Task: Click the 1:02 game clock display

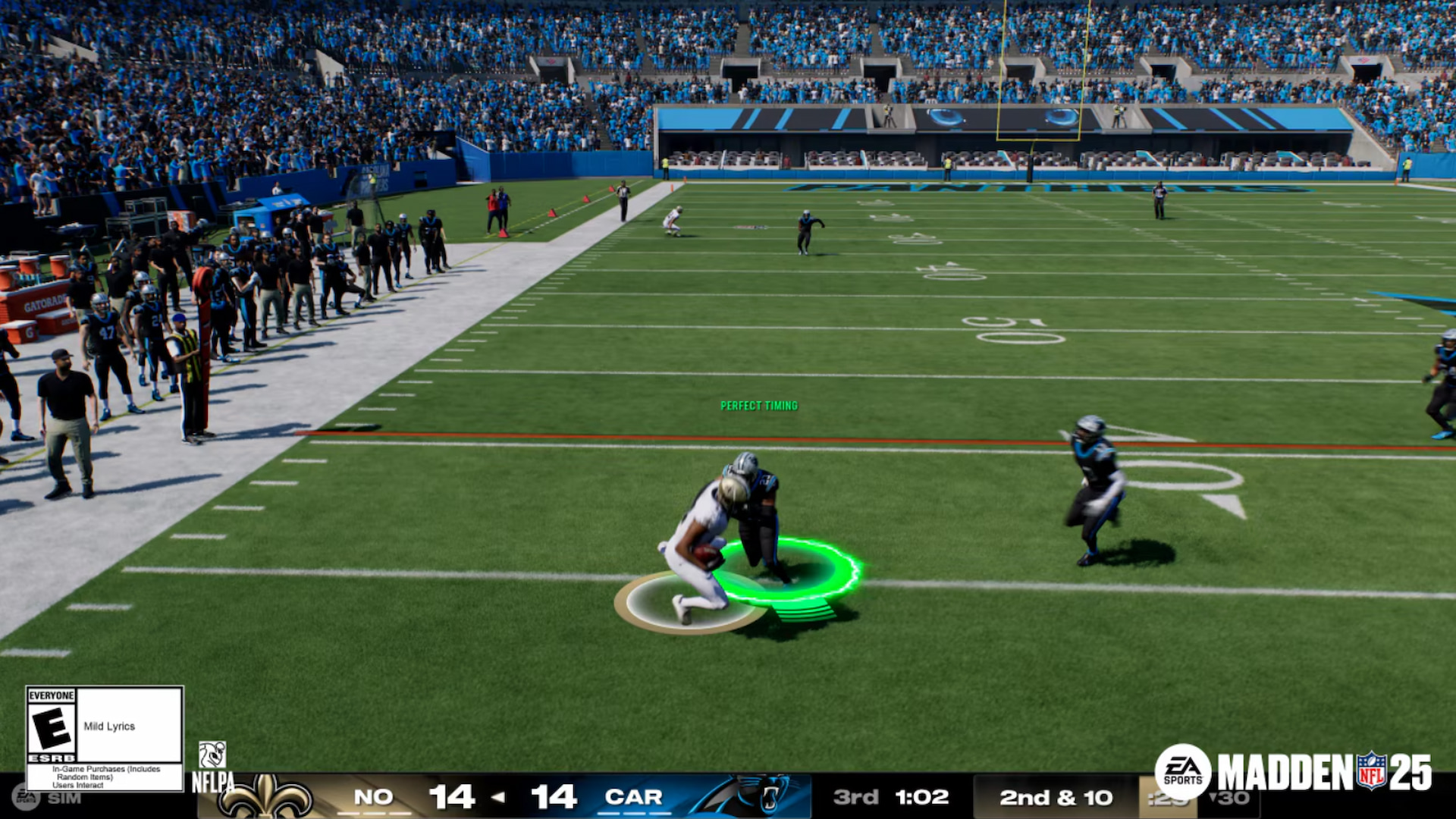Action: pyautogui.click(x=922, y=797)
